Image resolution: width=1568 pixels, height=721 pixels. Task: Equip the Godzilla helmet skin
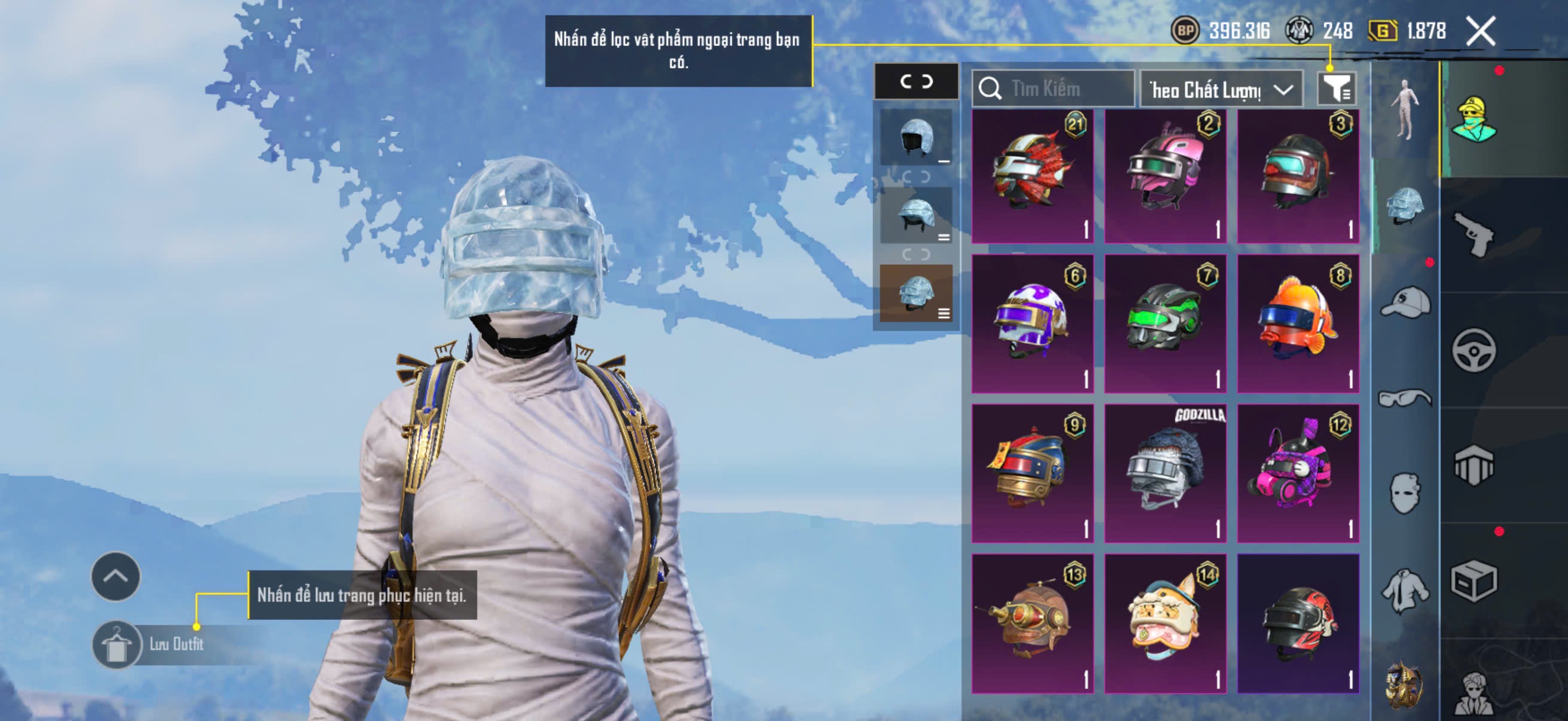tap(1165, 473)
